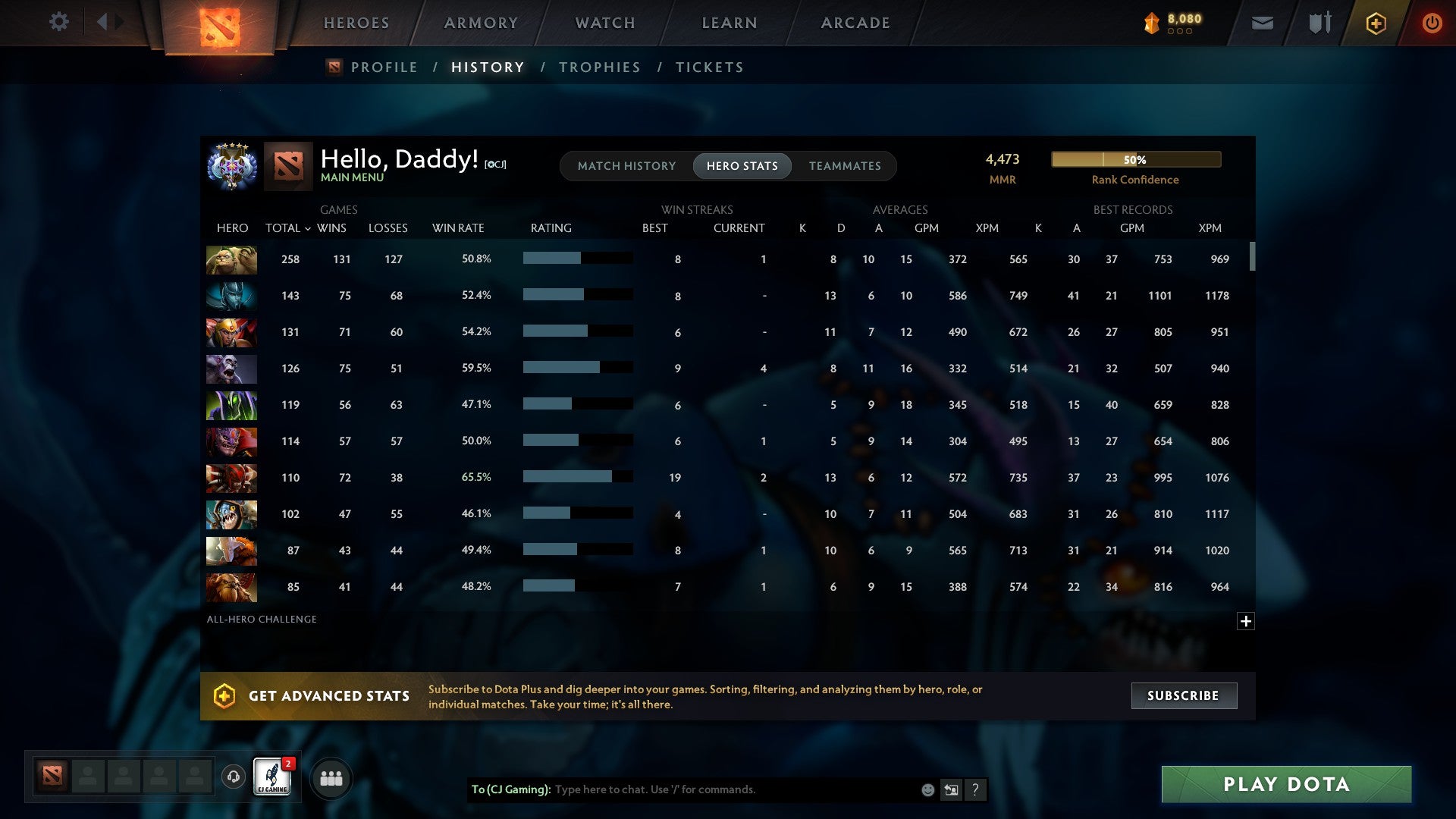The width and height of the screenshot is (1456, 819).
Task: Click the question mark chat help icon
Action: pos(975,789)
